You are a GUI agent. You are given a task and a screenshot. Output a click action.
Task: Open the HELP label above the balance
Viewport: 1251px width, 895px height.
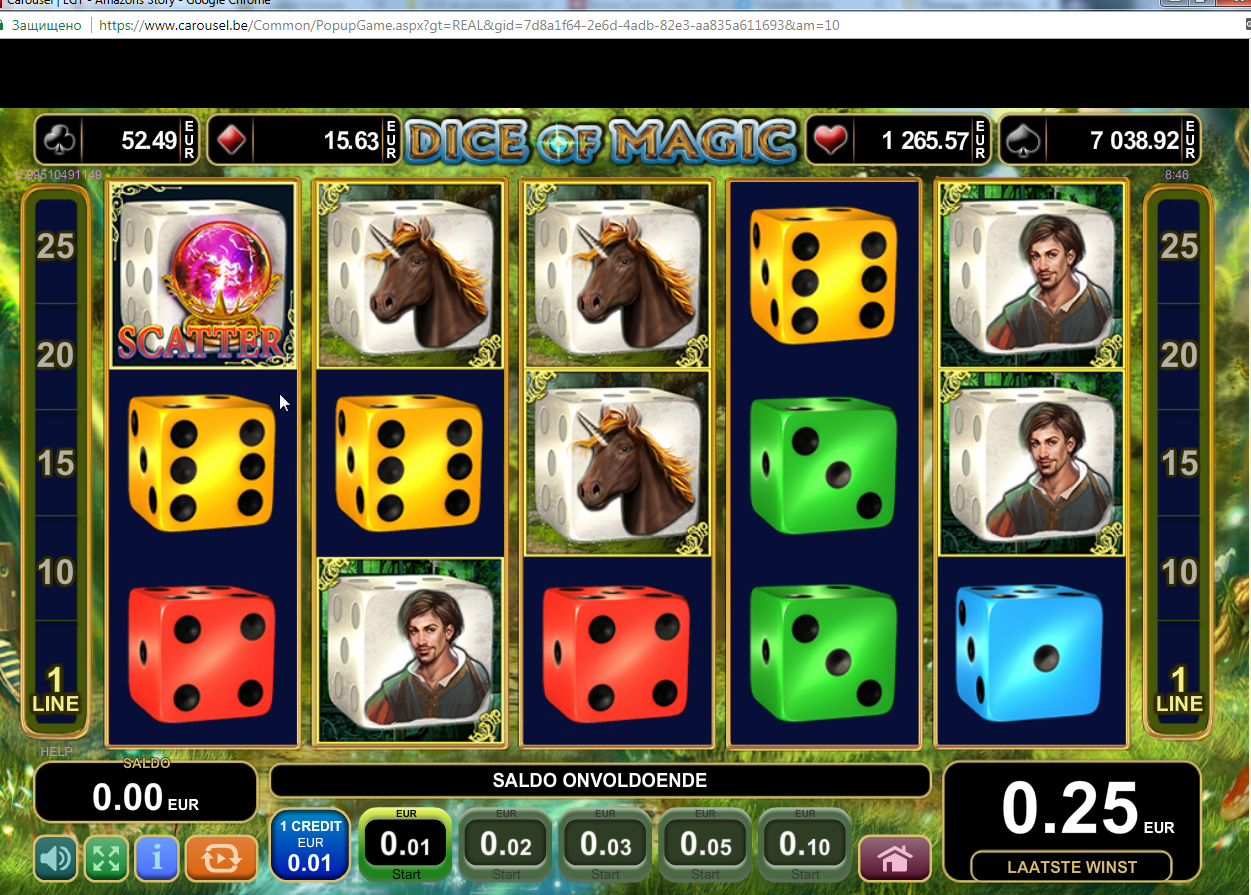(x=56, y=752)
